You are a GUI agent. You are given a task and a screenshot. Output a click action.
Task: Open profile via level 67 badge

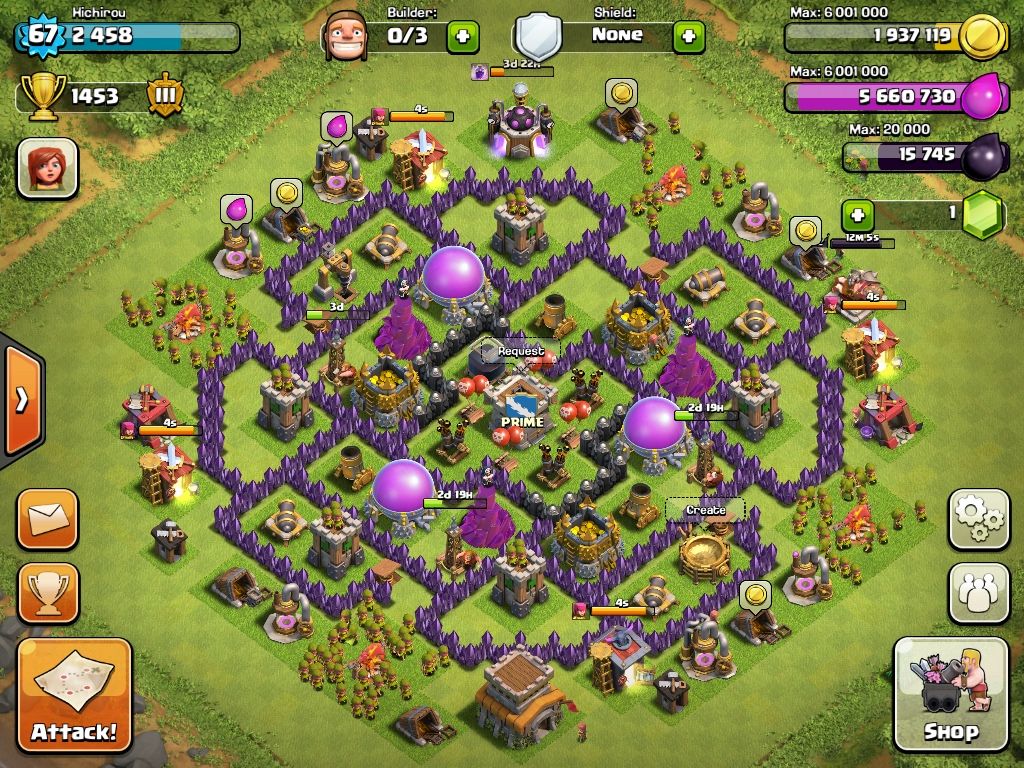[40, 35]
